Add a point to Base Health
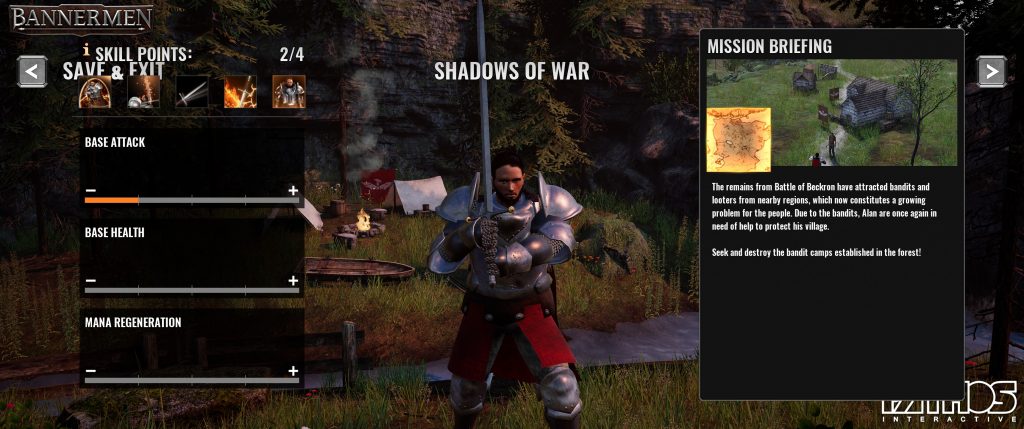The width and height of the screenshot is (1024, 429). pyautogui.click(x=293, y=281)
